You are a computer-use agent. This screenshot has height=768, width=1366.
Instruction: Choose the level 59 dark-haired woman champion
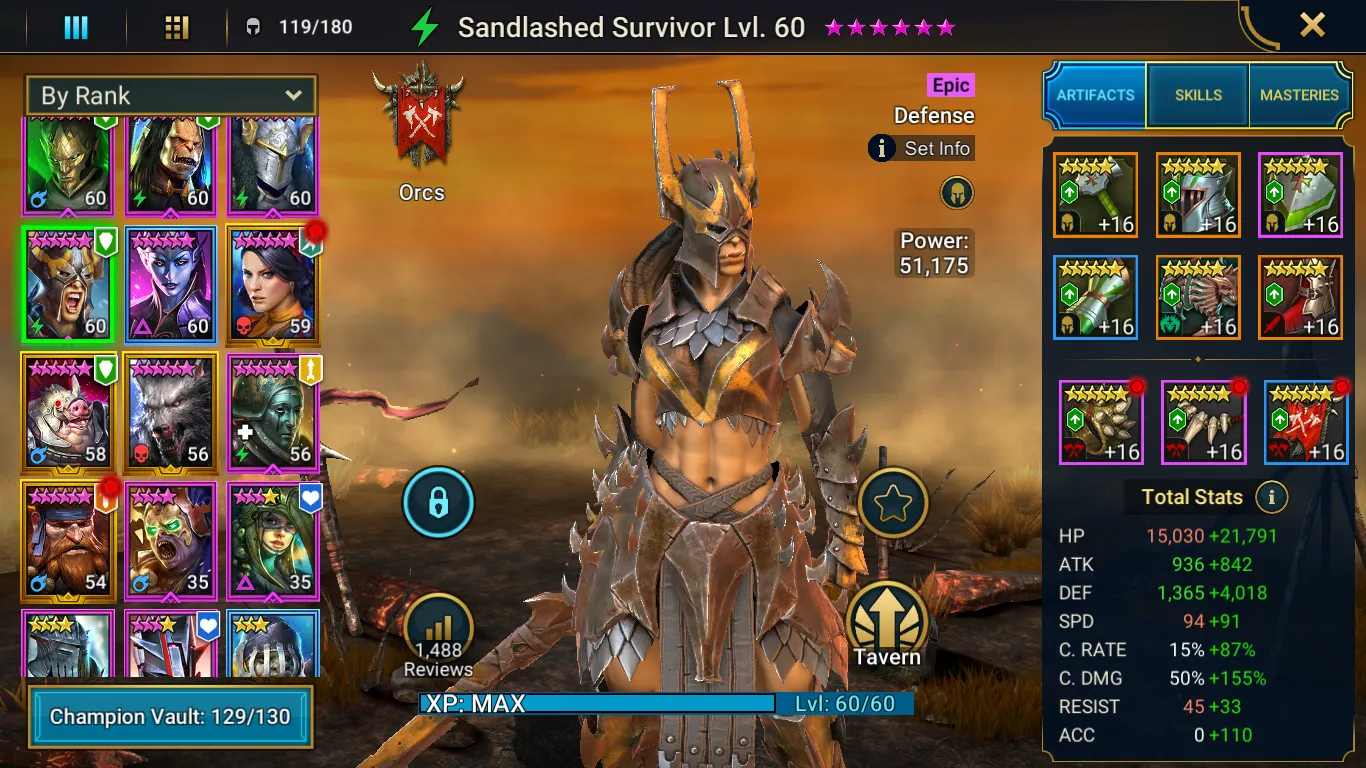click(x=271, y=284)
